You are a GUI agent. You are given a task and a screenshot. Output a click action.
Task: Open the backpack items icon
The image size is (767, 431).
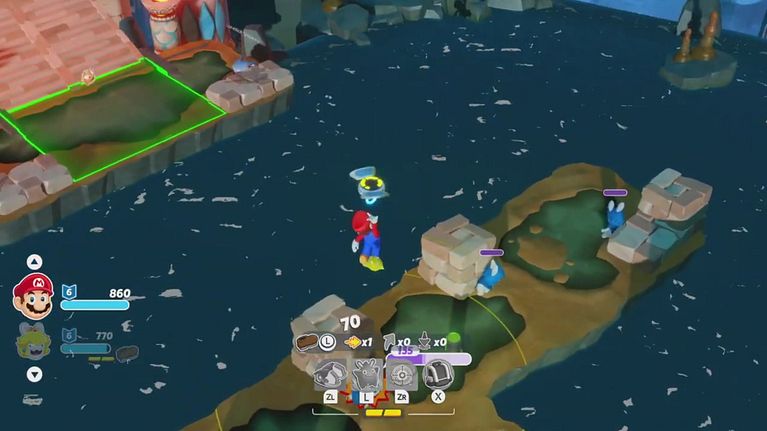click(438, 375)
